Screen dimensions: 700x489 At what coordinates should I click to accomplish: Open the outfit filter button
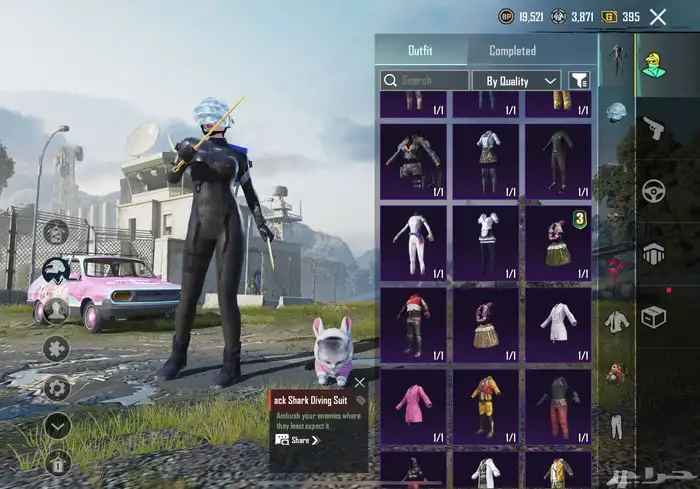point(579,80)
